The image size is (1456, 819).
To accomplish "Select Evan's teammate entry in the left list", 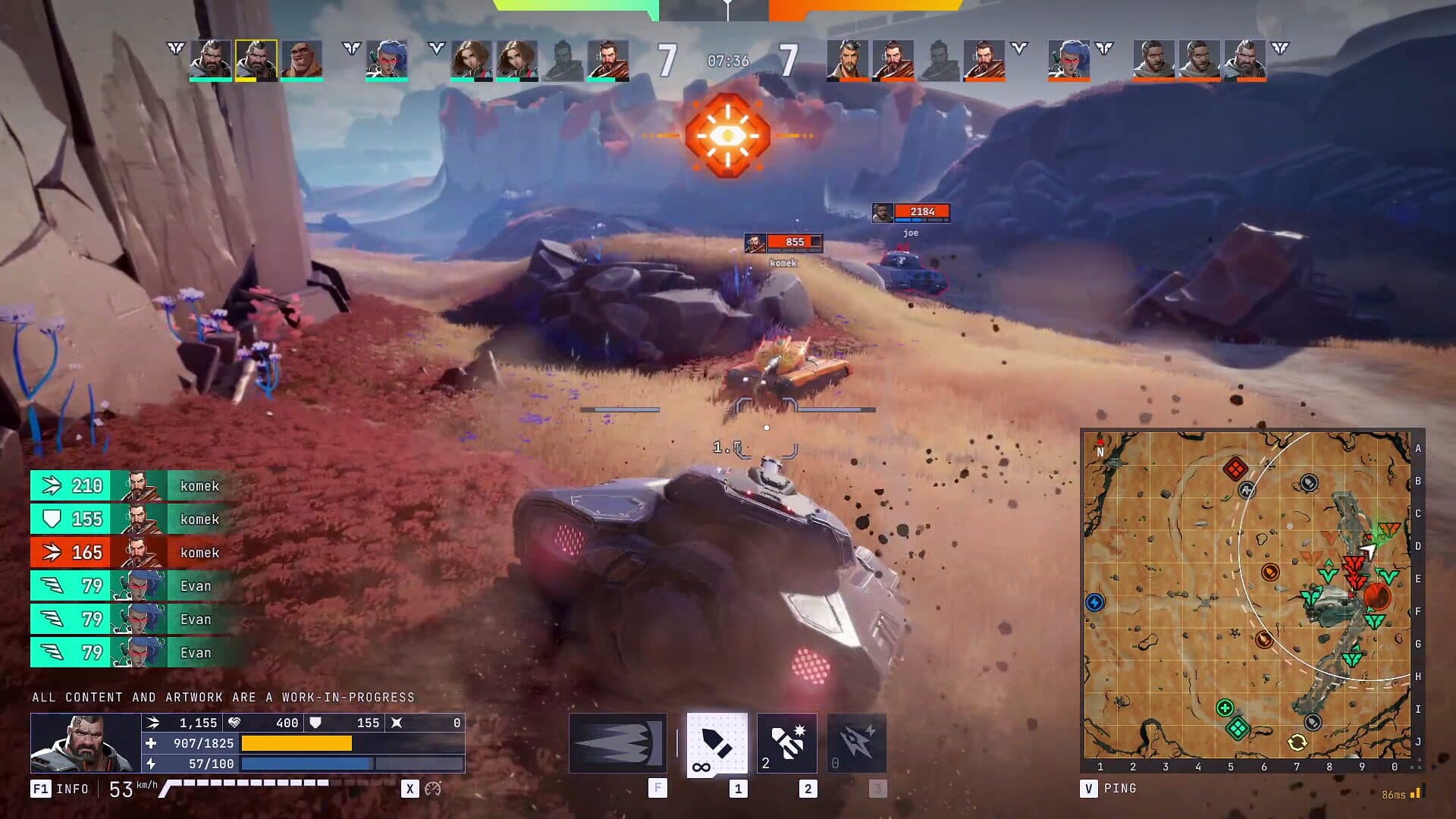I will (125, 585).
